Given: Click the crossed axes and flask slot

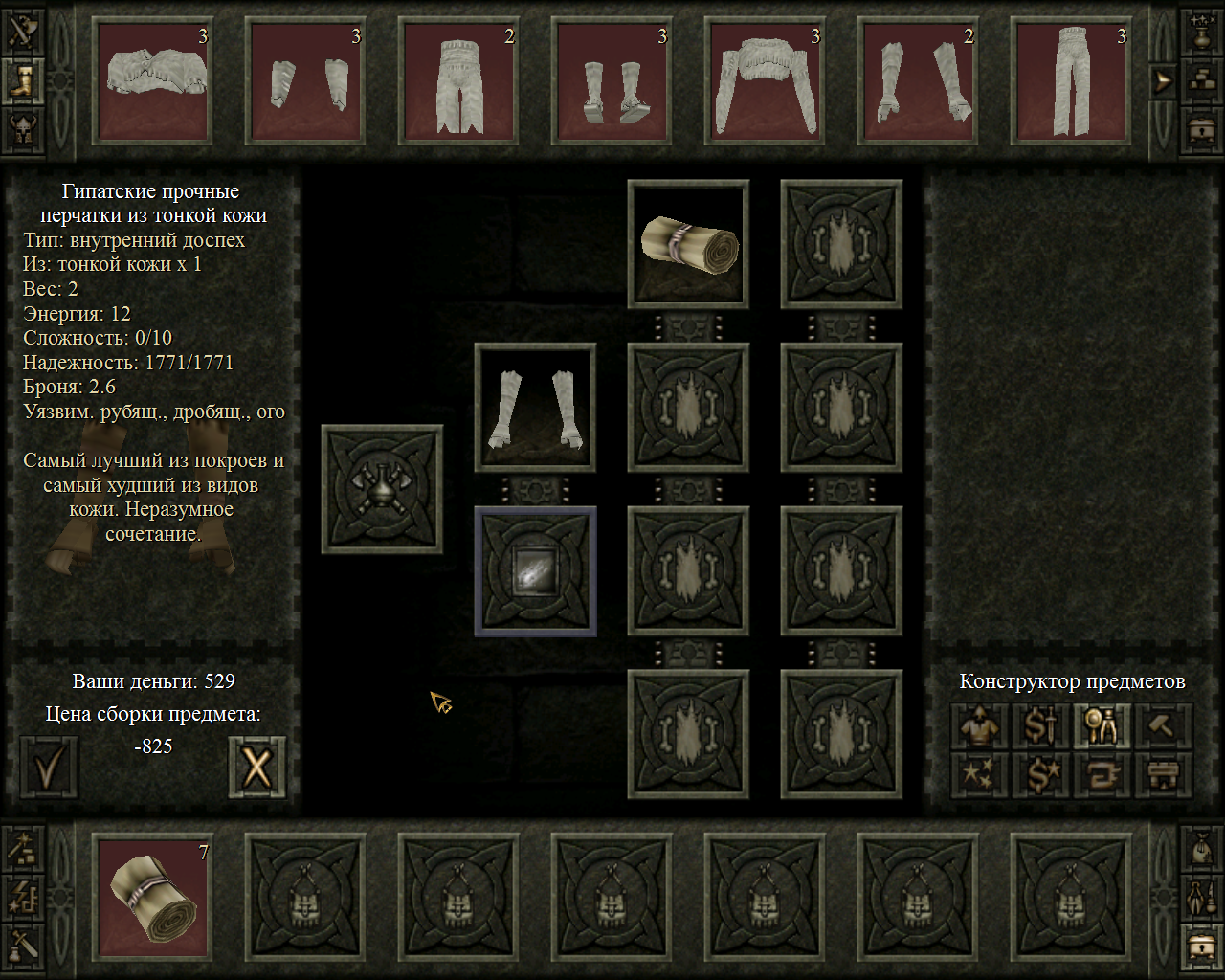Looking at the screenshot, I should click(382, 489).
